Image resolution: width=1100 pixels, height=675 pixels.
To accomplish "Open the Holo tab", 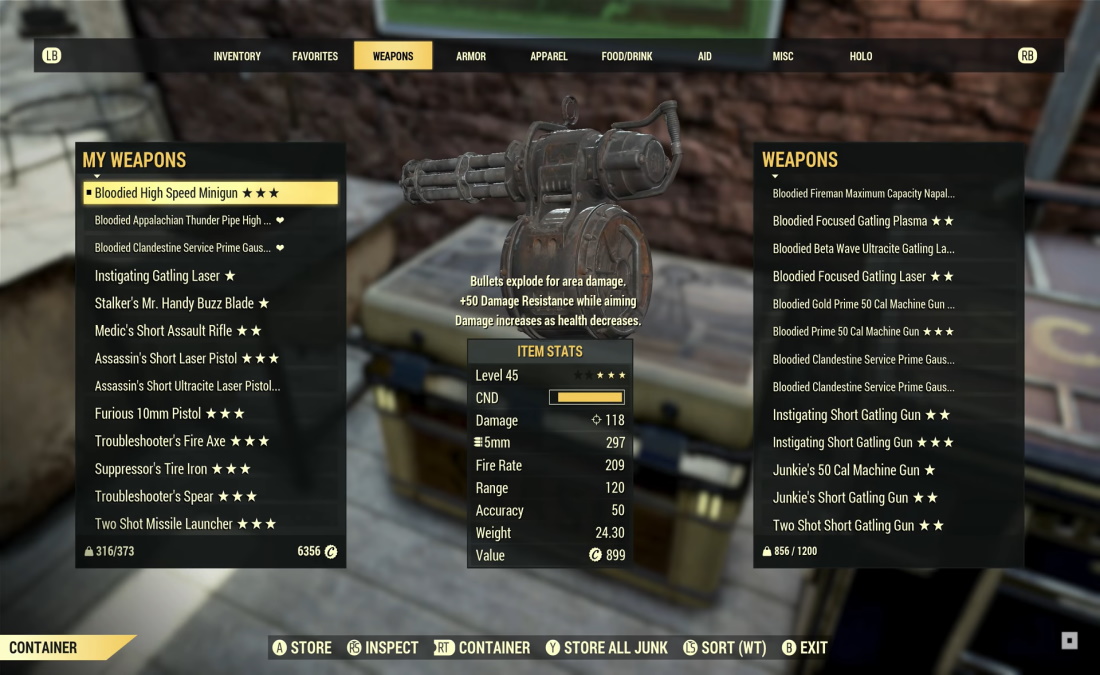I will pyautogui.click(x=861, y=56).
